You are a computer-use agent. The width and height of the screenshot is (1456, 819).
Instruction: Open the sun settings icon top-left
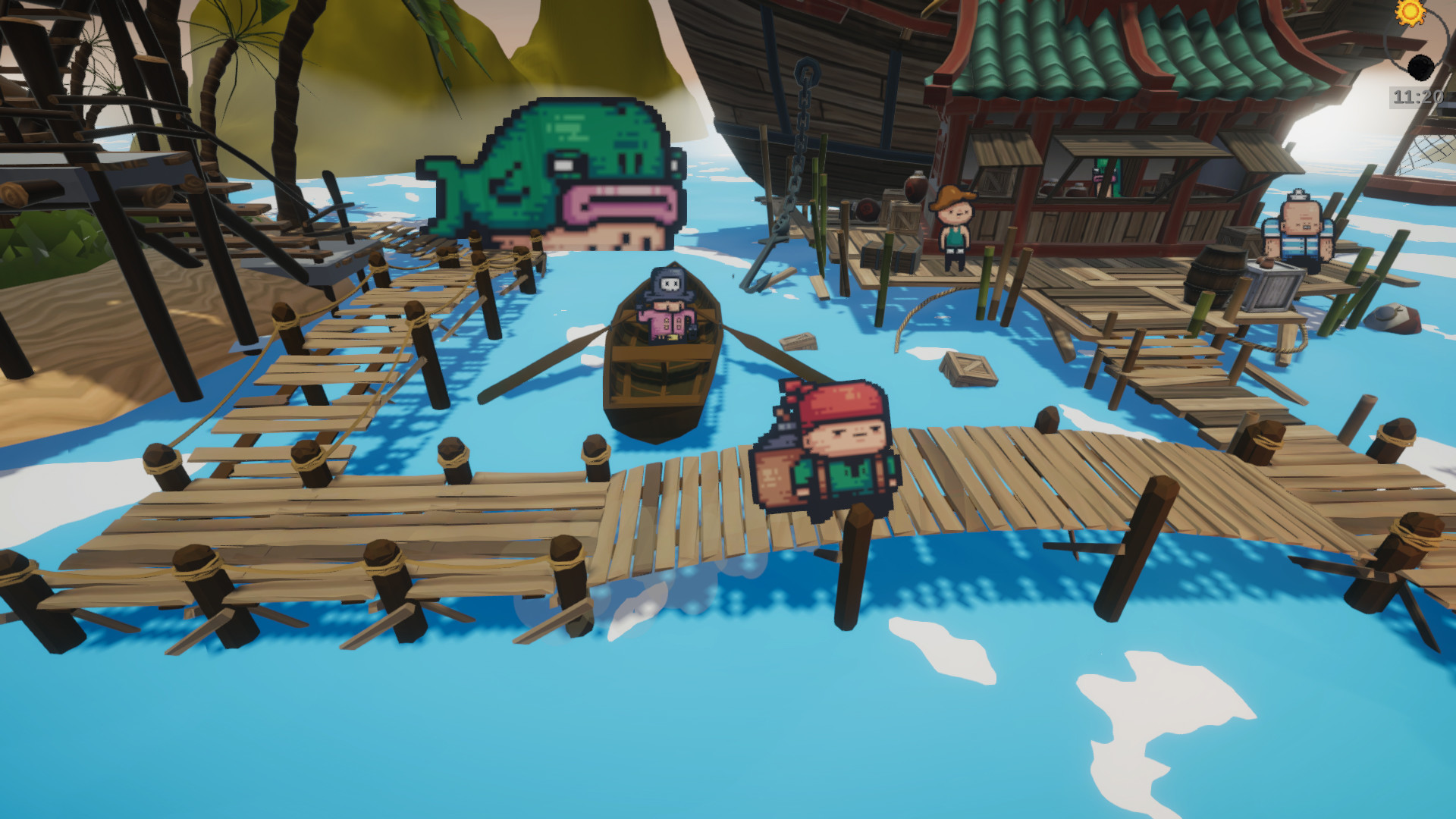pos(1410,13)
